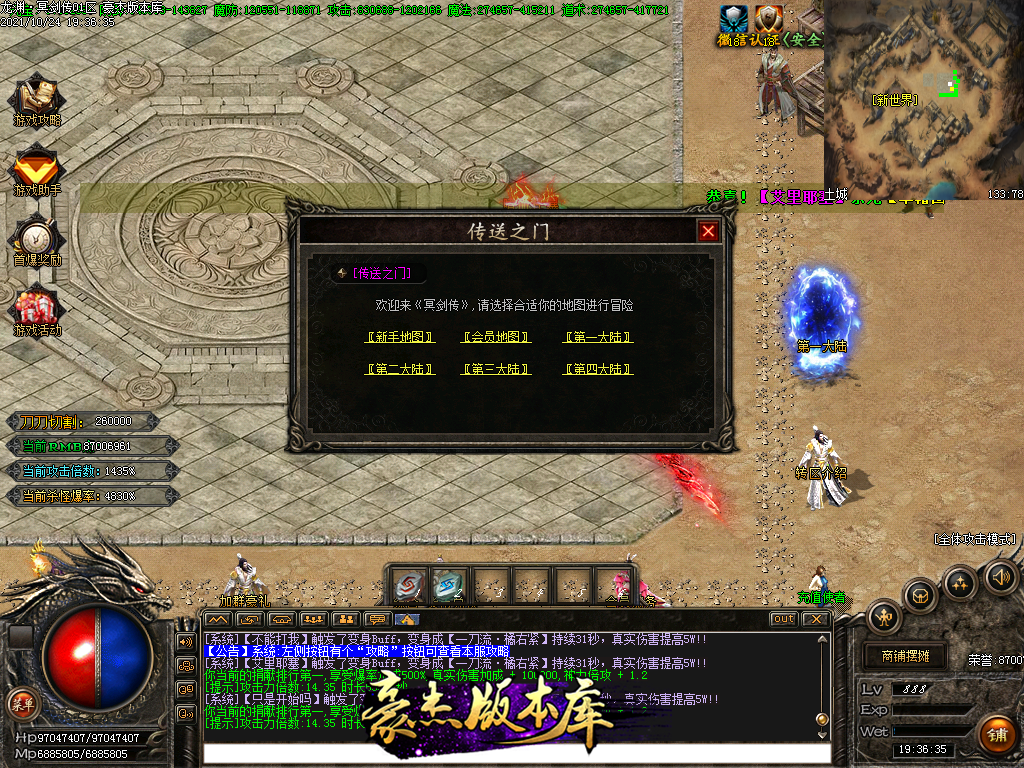
Task: Open the 游戏助手 assistant
Action: [37, 170]
